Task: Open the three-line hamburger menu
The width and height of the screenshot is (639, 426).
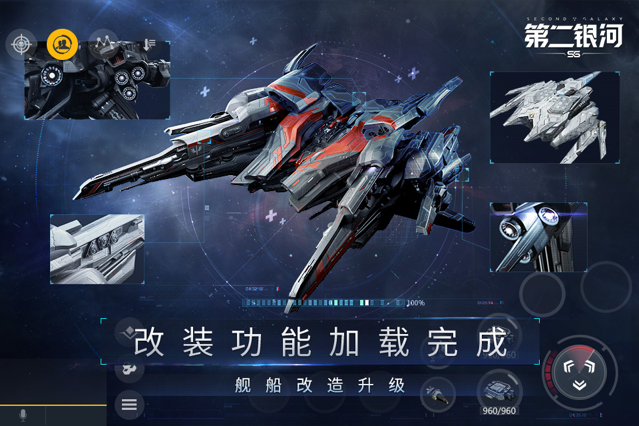Action: [129, 404]
